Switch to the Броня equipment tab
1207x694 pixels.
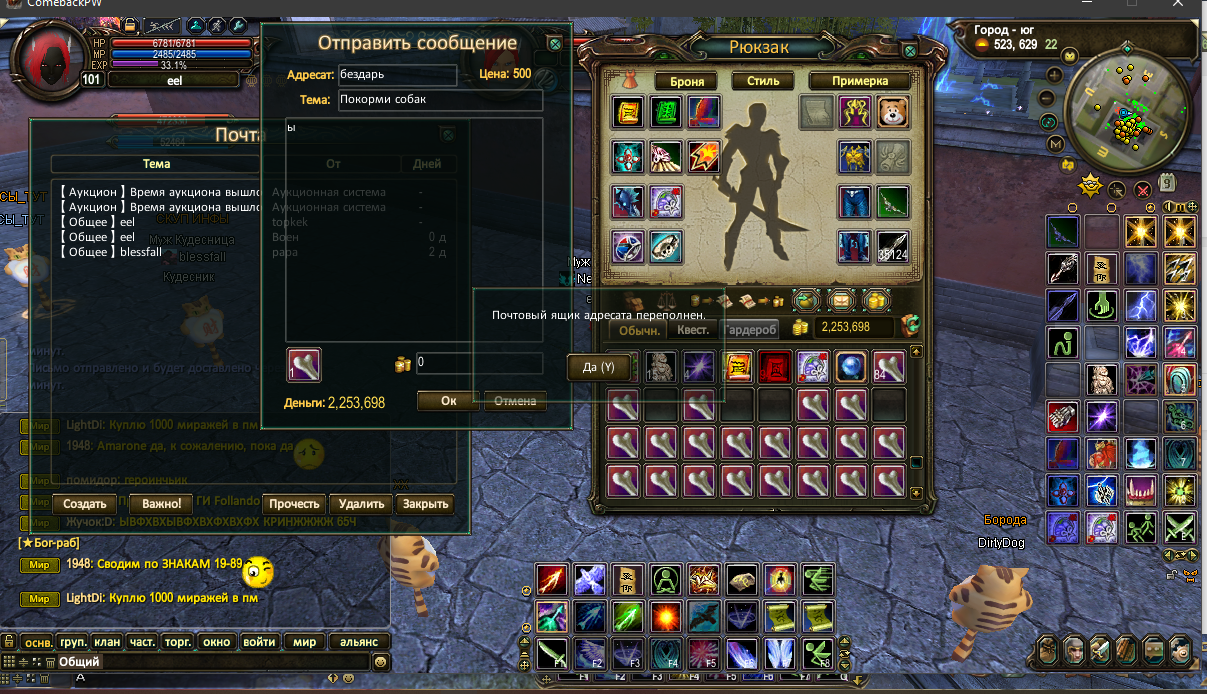pos(687,81)
